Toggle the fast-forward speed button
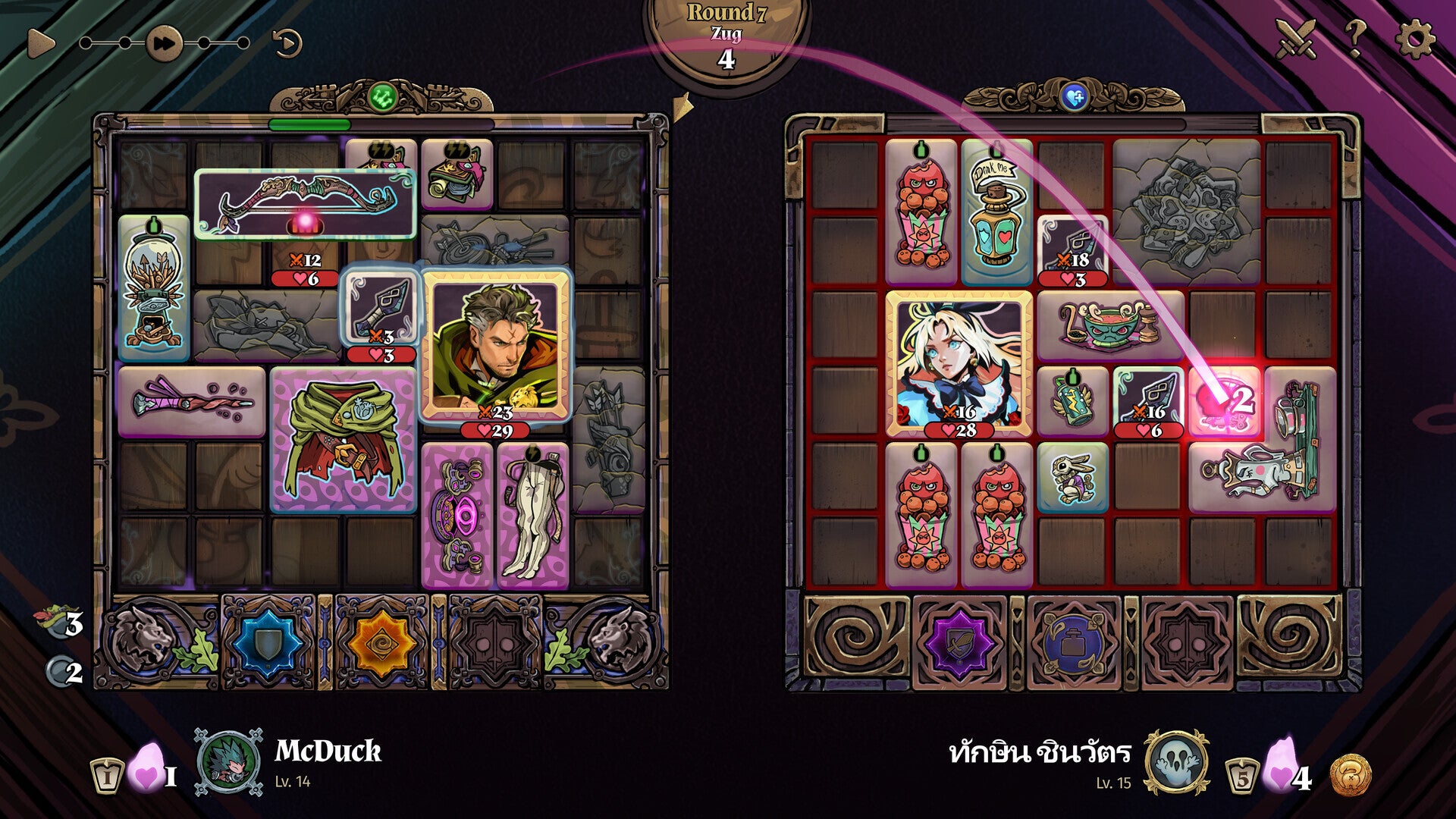This screenshot has height=819, width=1456. coord(164,43)
